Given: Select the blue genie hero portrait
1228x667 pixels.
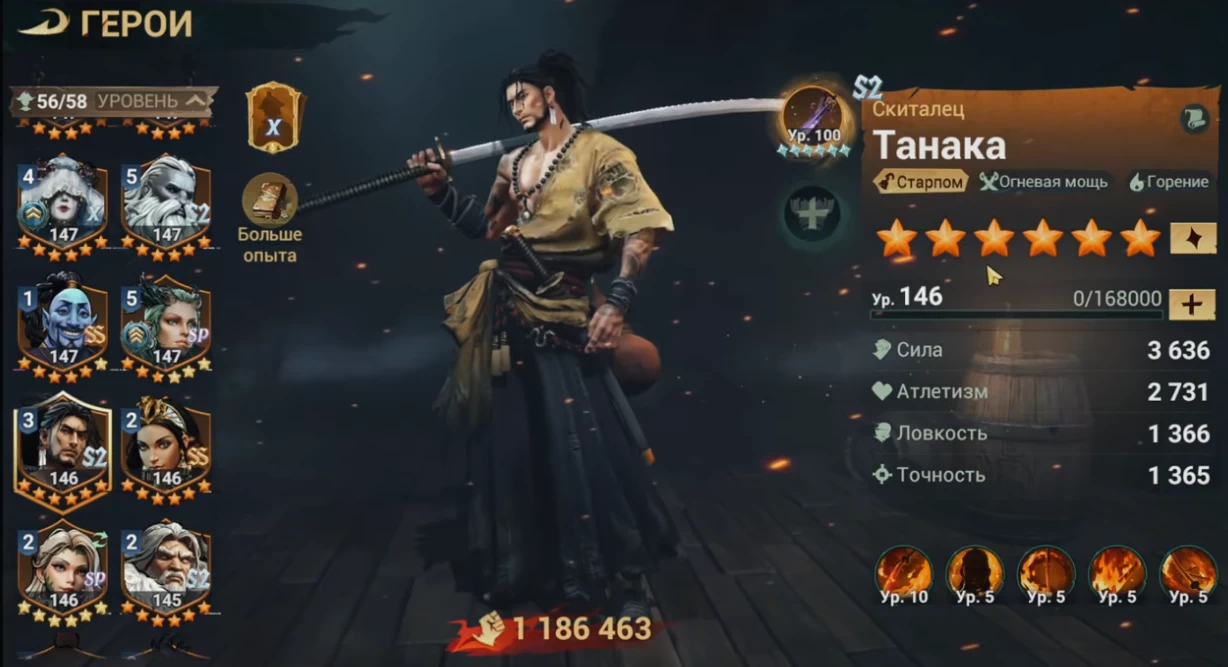Looking at the screenshot, I should tap(62, 322).
